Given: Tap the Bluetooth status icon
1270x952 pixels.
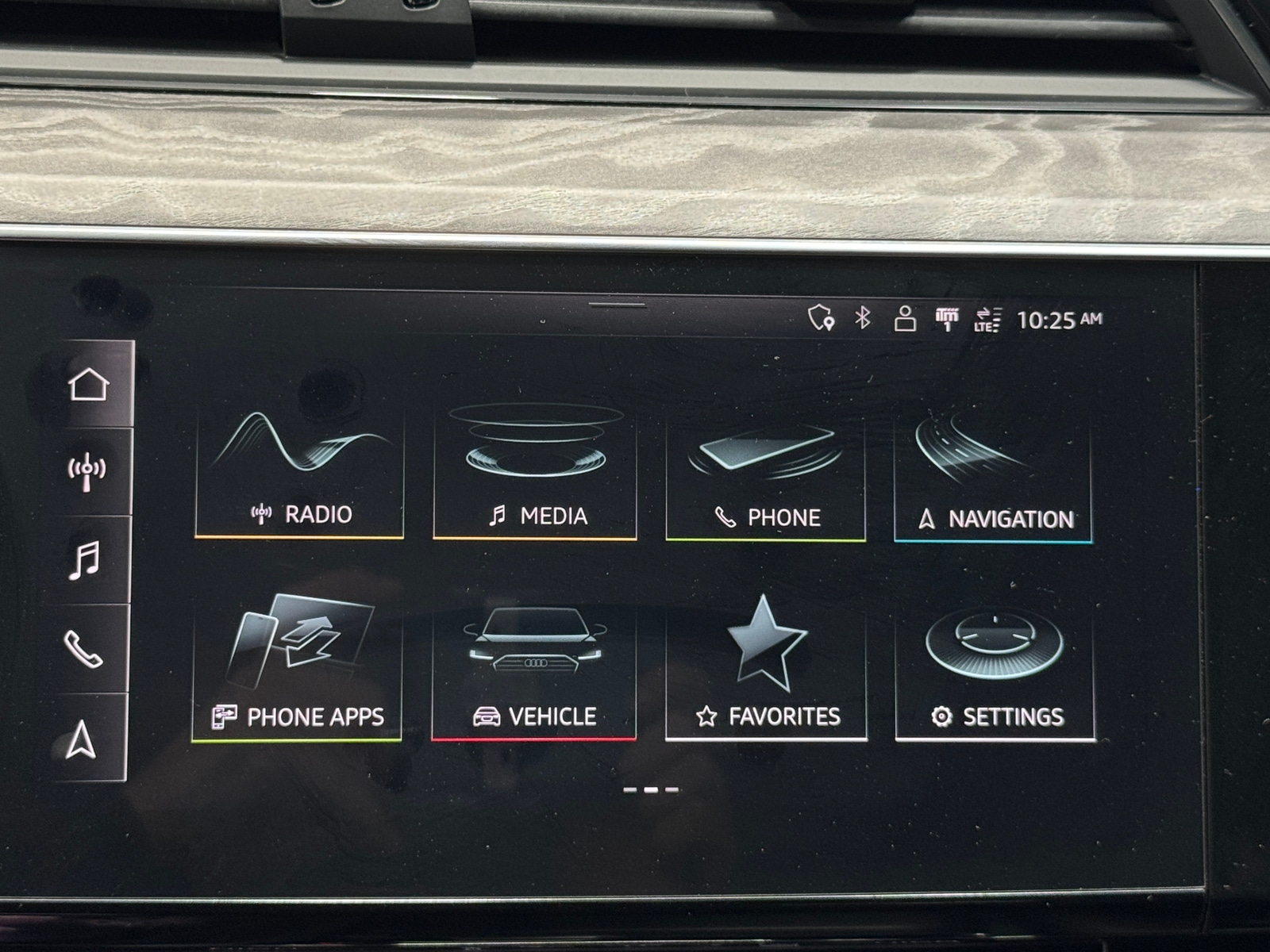Looking at the screenshot, I should (863, 318).
